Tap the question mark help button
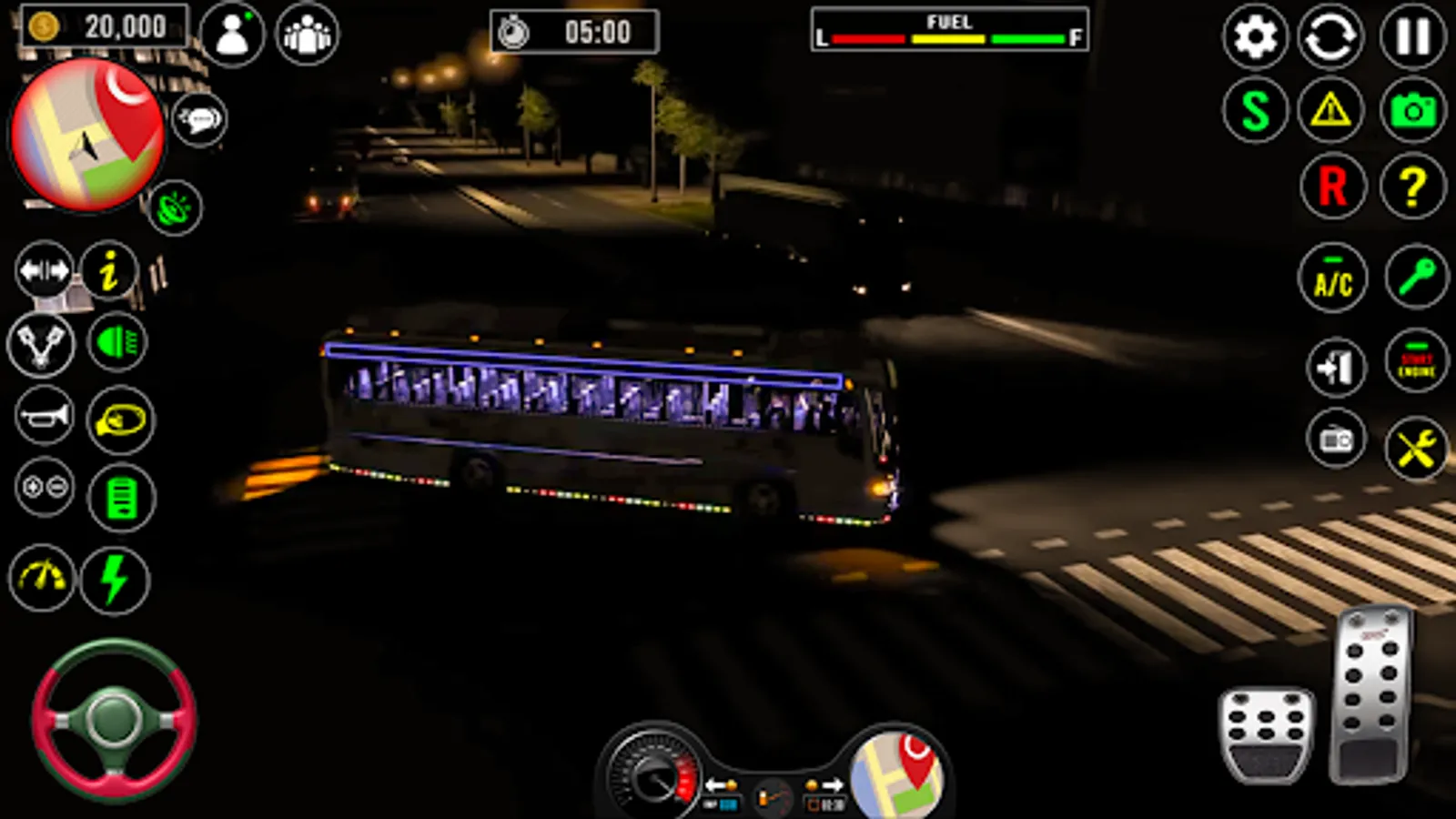Viewport: 1456px width, 819px height. (x=1414, y=187)
